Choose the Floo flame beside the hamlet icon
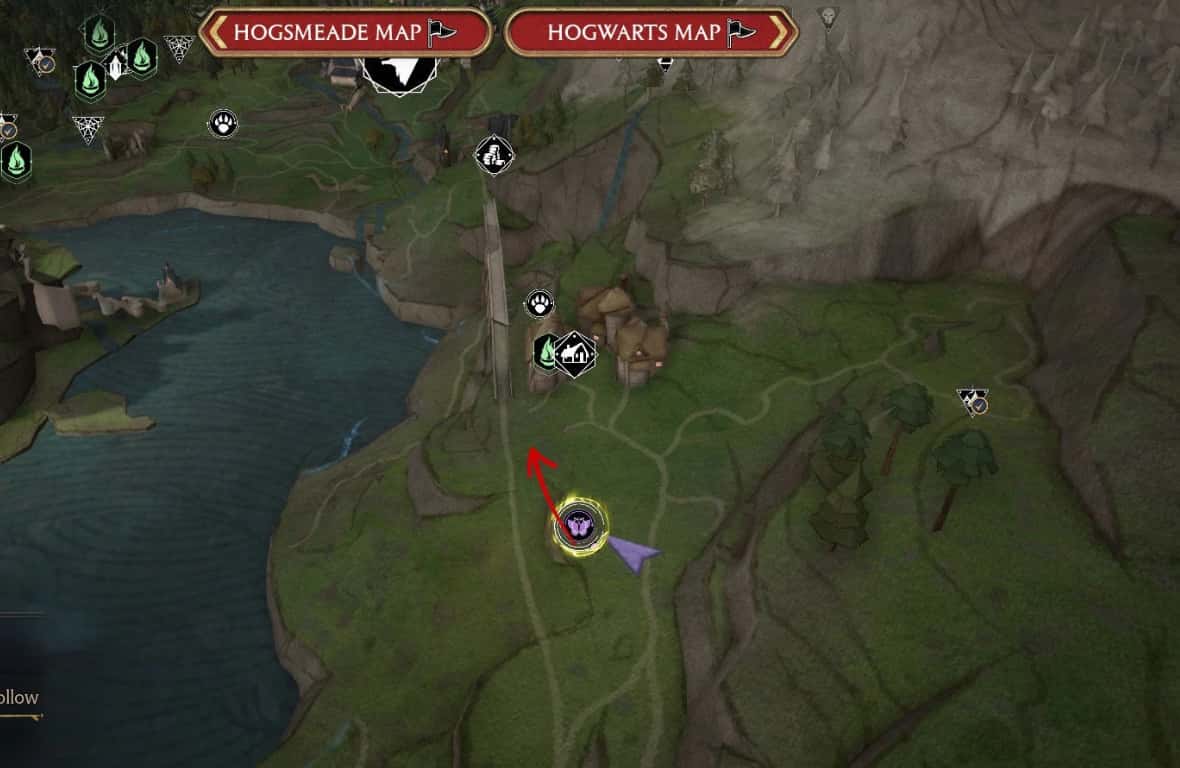Image resolution: width=1180 pixels, height=768 pixels. (x=547, y=352)
